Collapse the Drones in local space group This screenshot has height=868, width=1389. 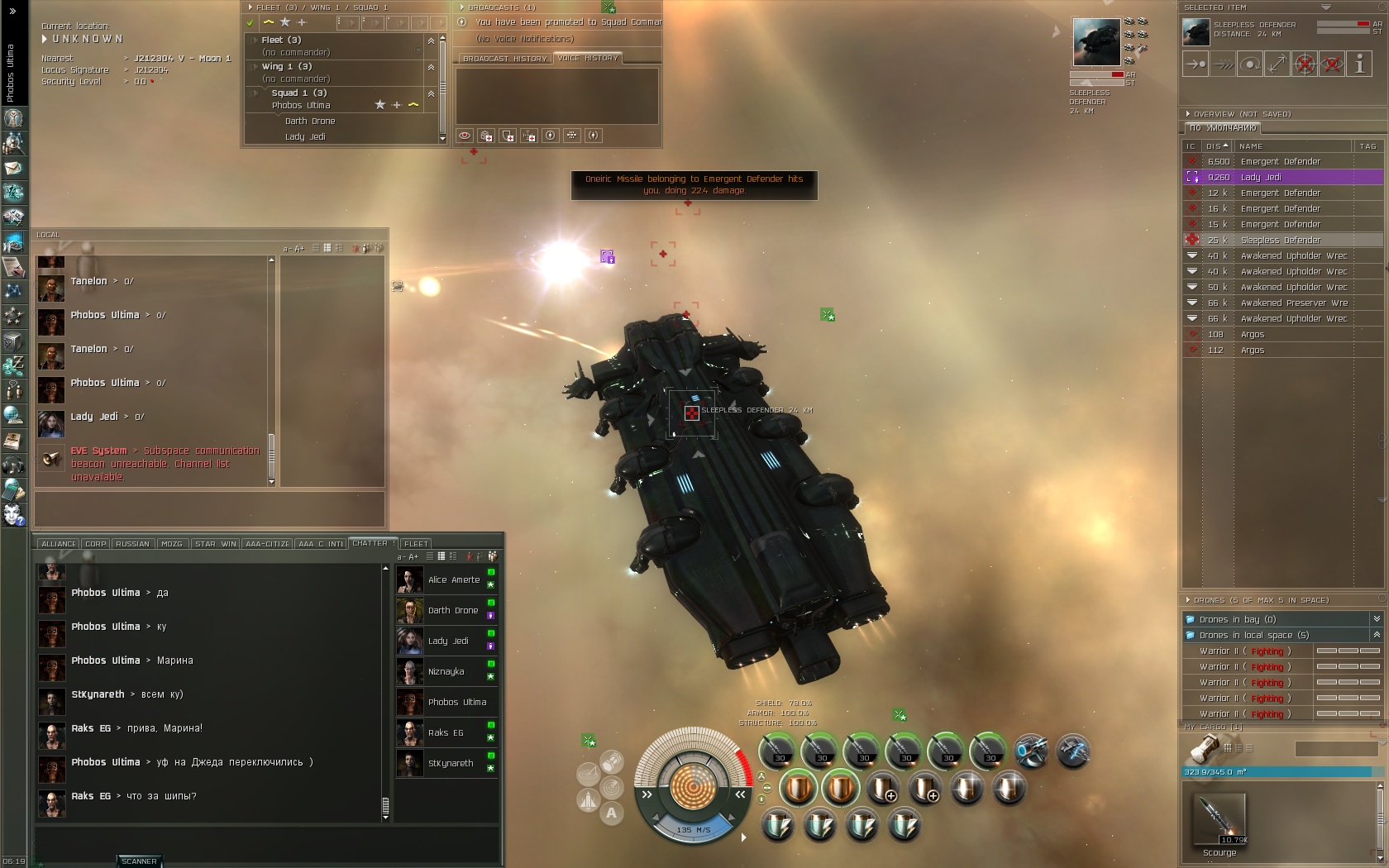(x=1377, y=635)
